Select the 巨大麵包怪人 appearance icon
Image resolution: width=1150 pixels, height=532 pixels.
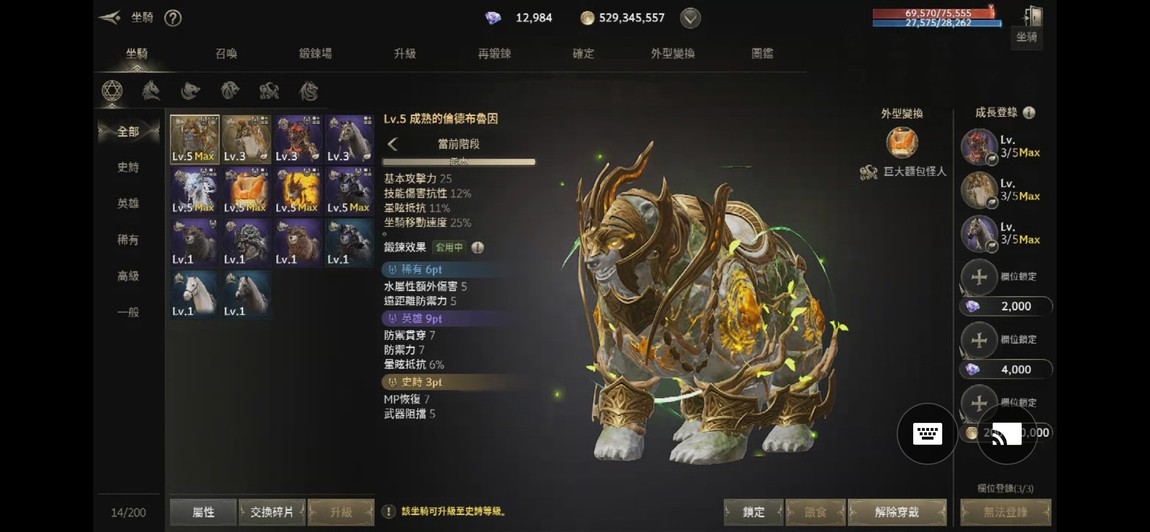pos(902,142)
